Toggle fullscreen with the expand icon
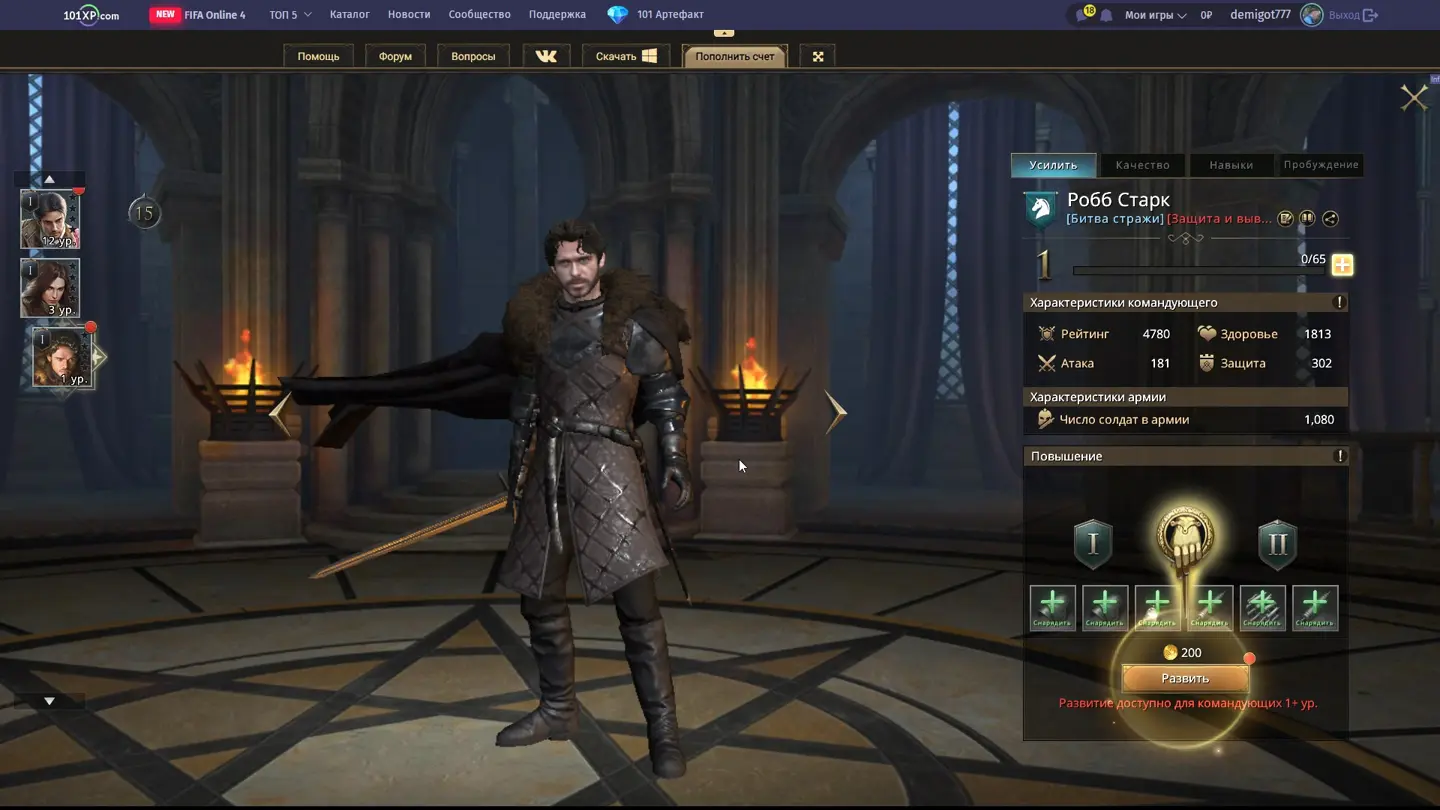 818,56
